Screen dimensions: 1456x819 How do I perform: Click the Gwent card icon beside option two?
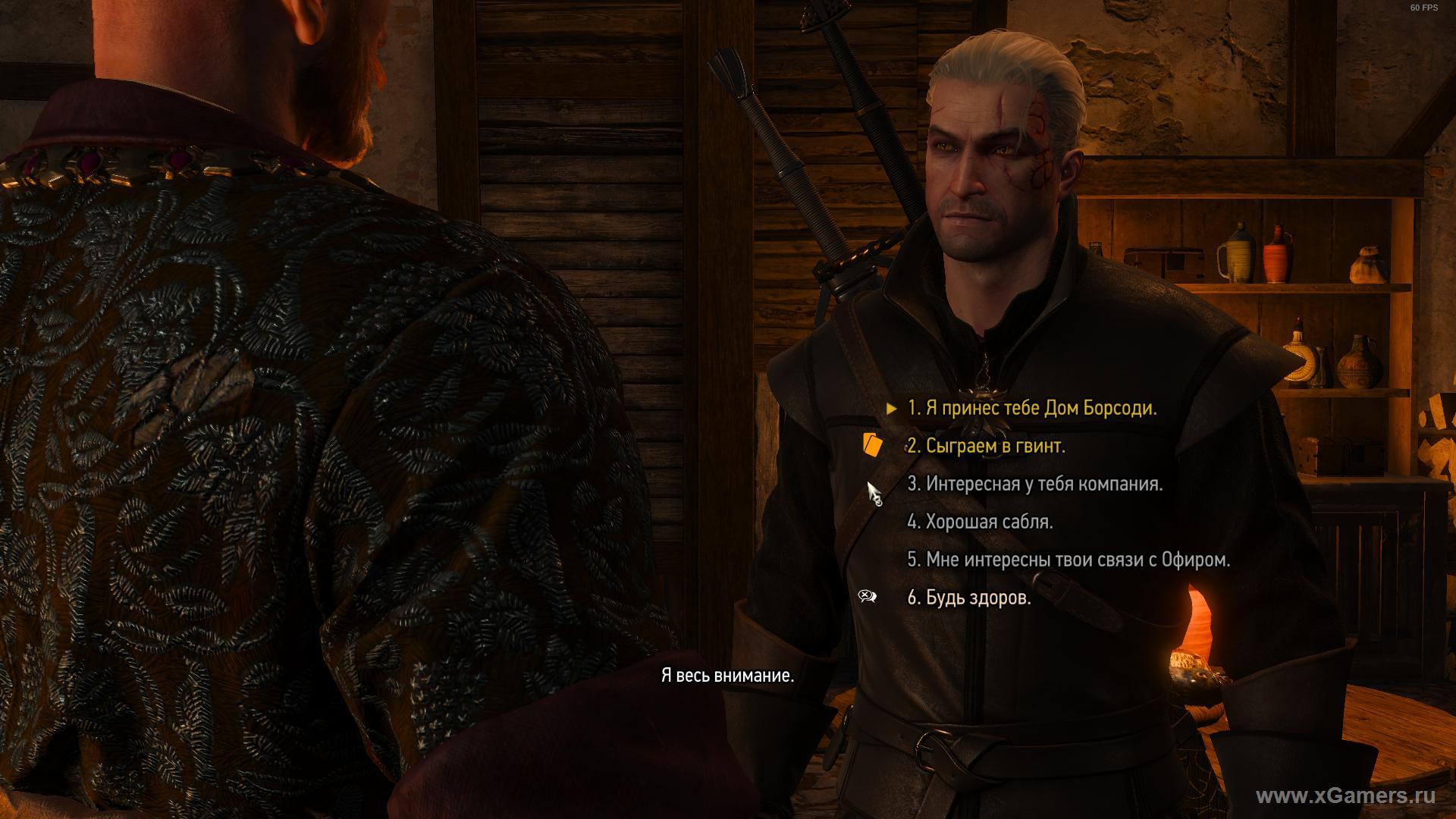click(872, 444)
